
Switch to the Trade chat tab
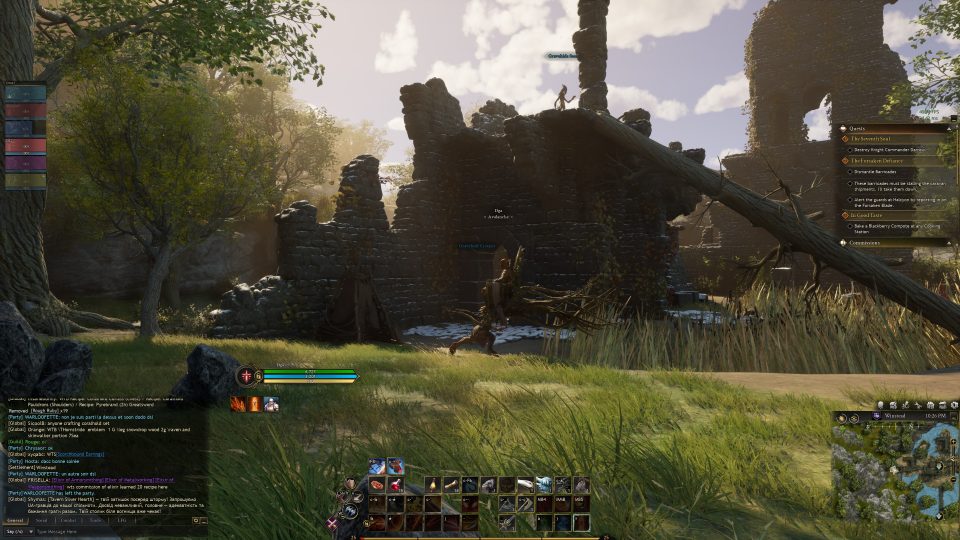[x=95, y=521]
